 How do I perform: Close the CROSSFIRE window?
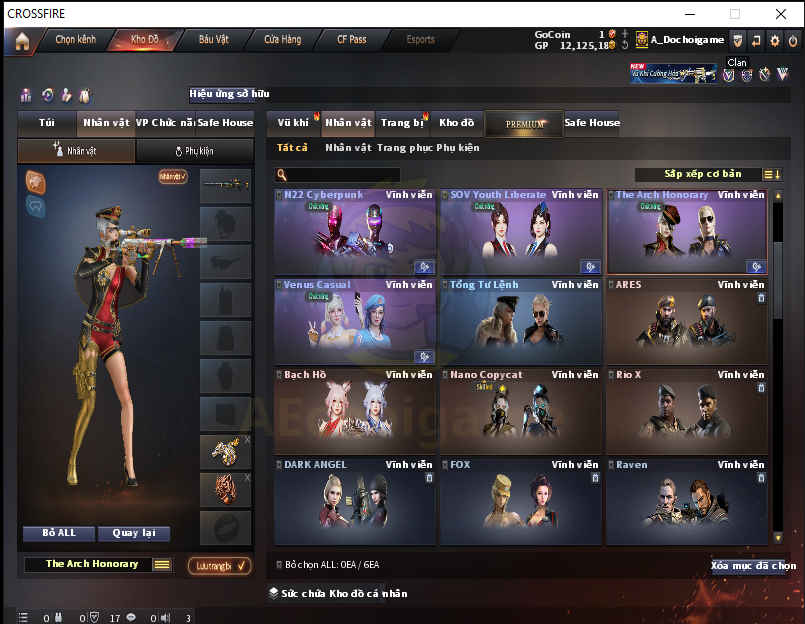click(780, 13)
